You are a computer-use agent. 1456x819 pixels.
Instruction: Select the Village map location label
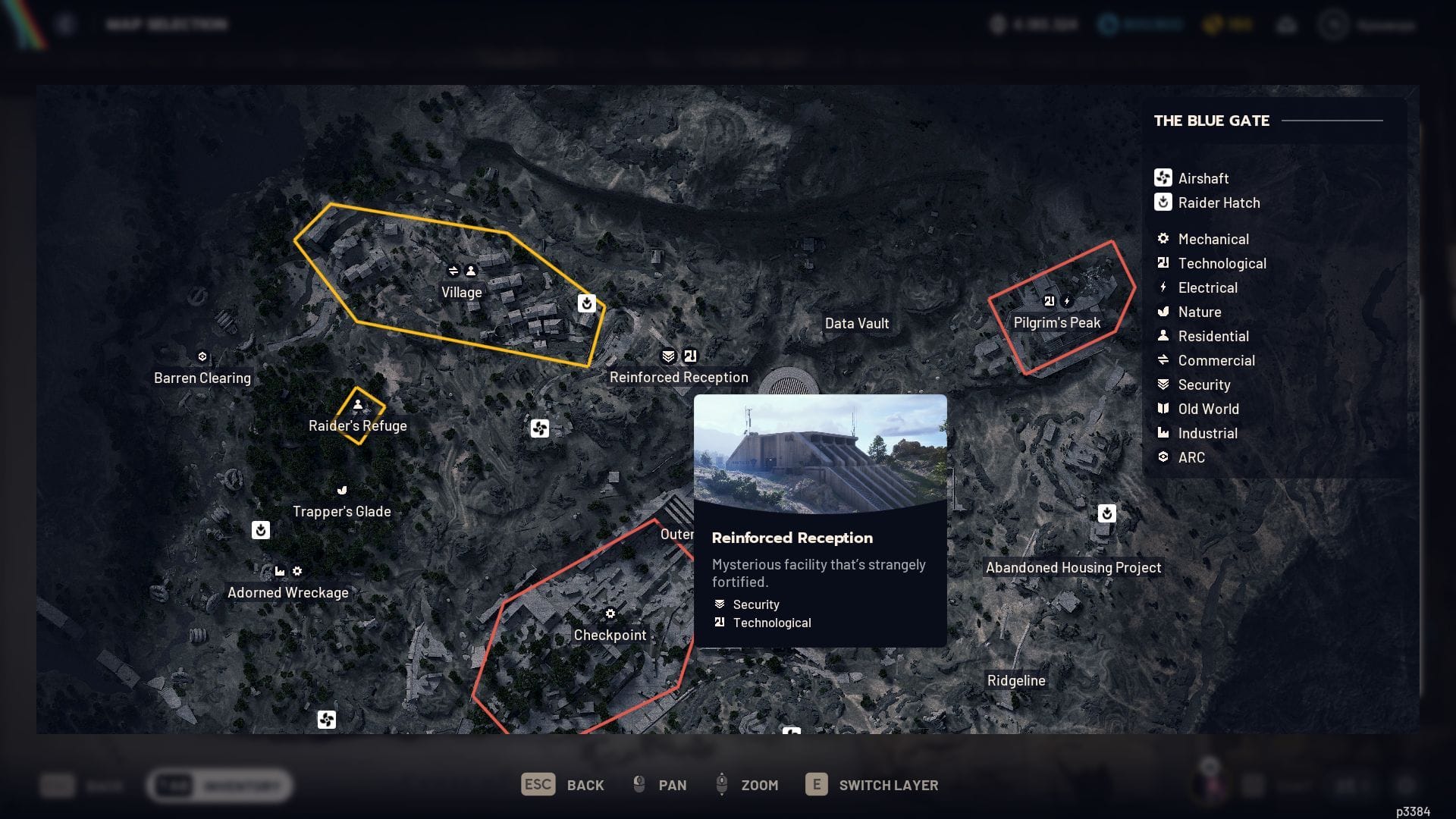pyautogui.click(x=461, y=293)
